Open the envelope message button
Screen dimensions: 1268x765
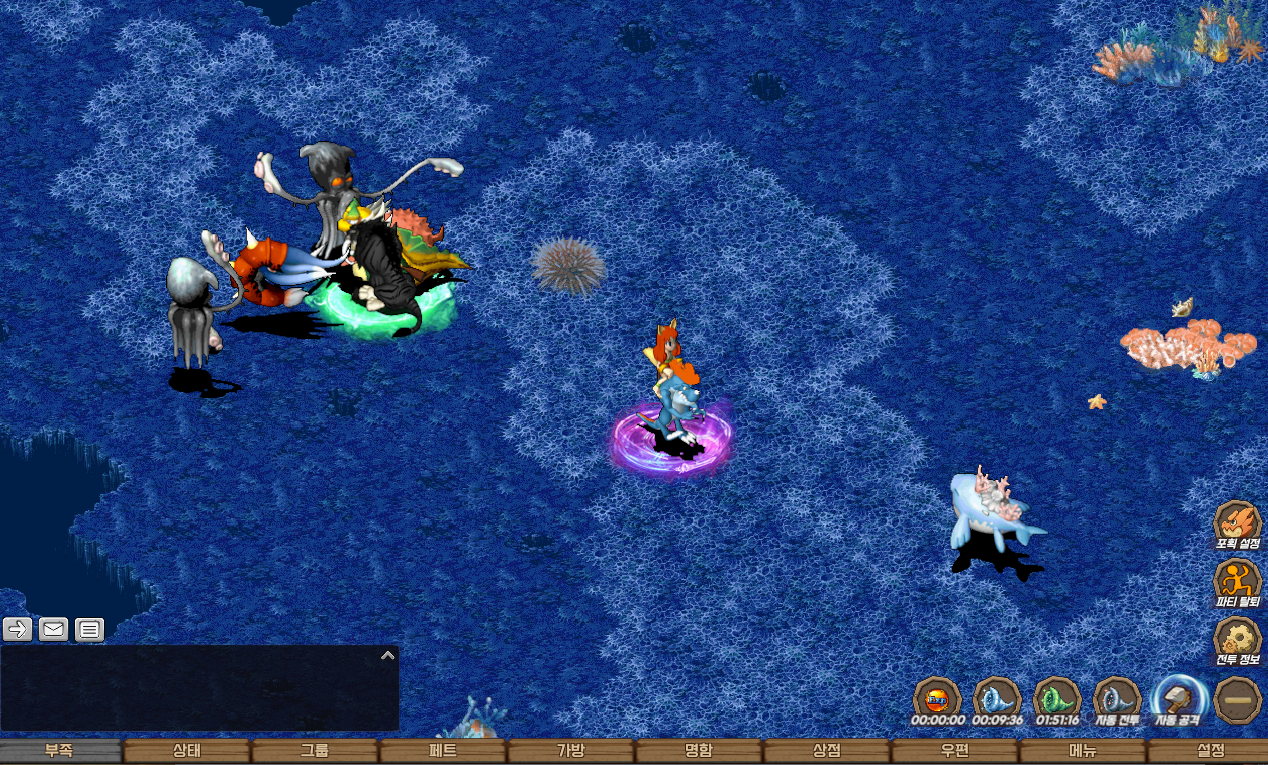click(x=53, y=629)
